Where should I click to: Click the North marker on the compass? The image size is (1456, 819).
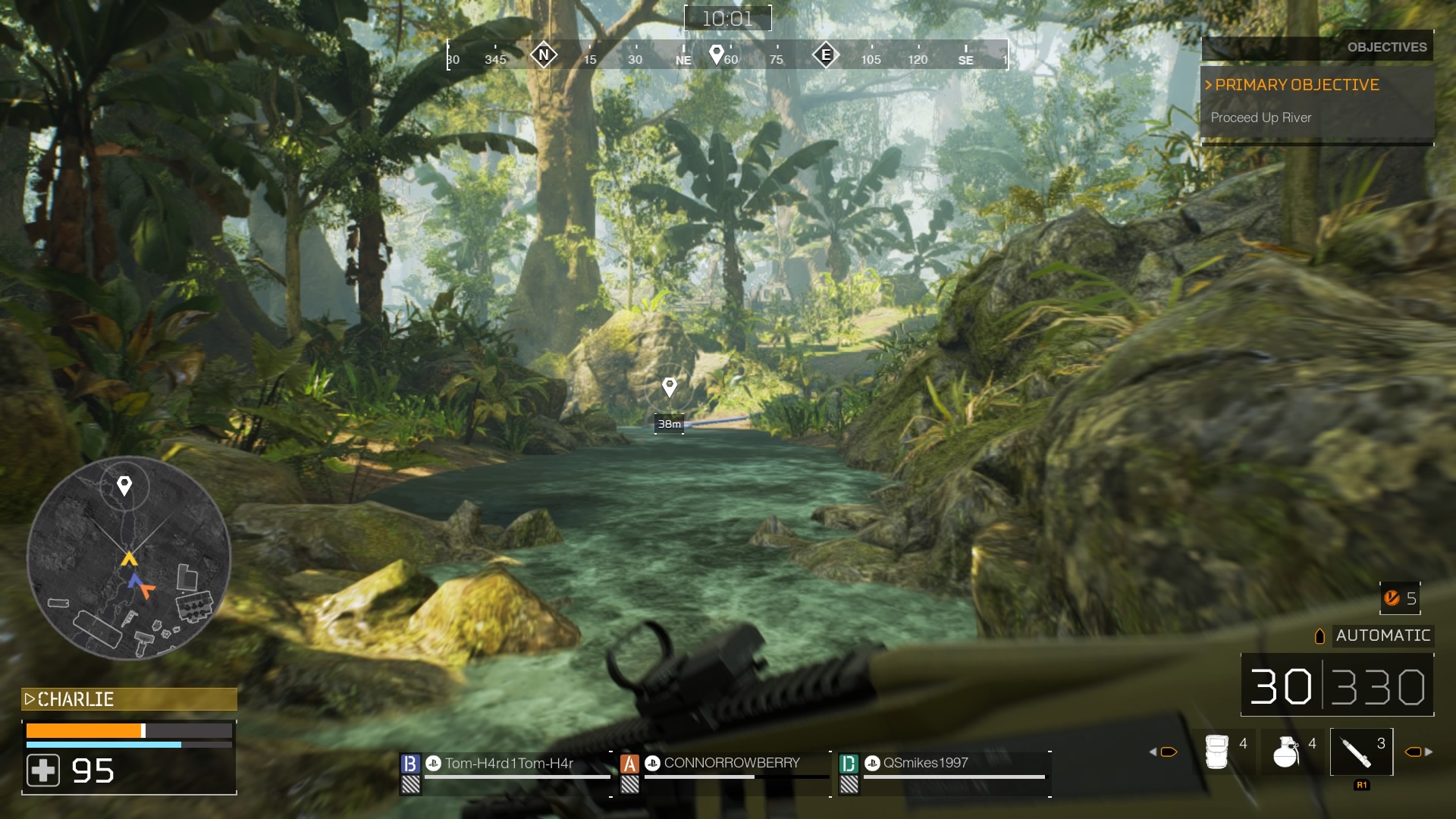(544, 55)
